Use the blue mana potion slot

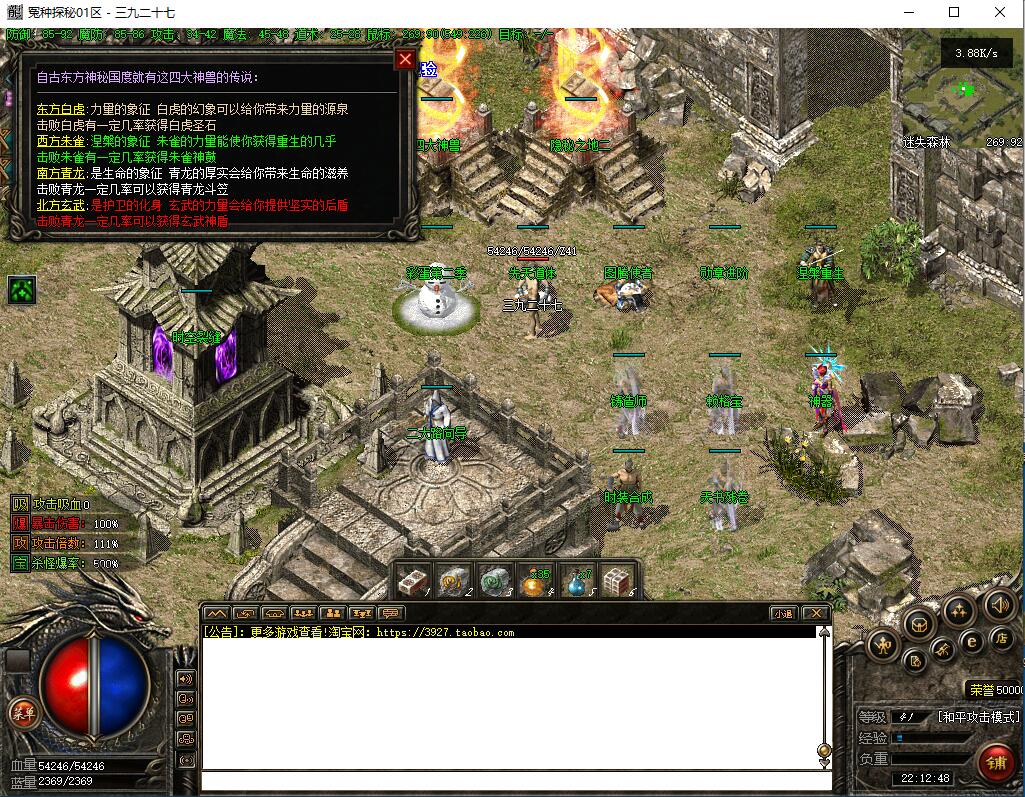pyautogui.click(x=576, y=581)
